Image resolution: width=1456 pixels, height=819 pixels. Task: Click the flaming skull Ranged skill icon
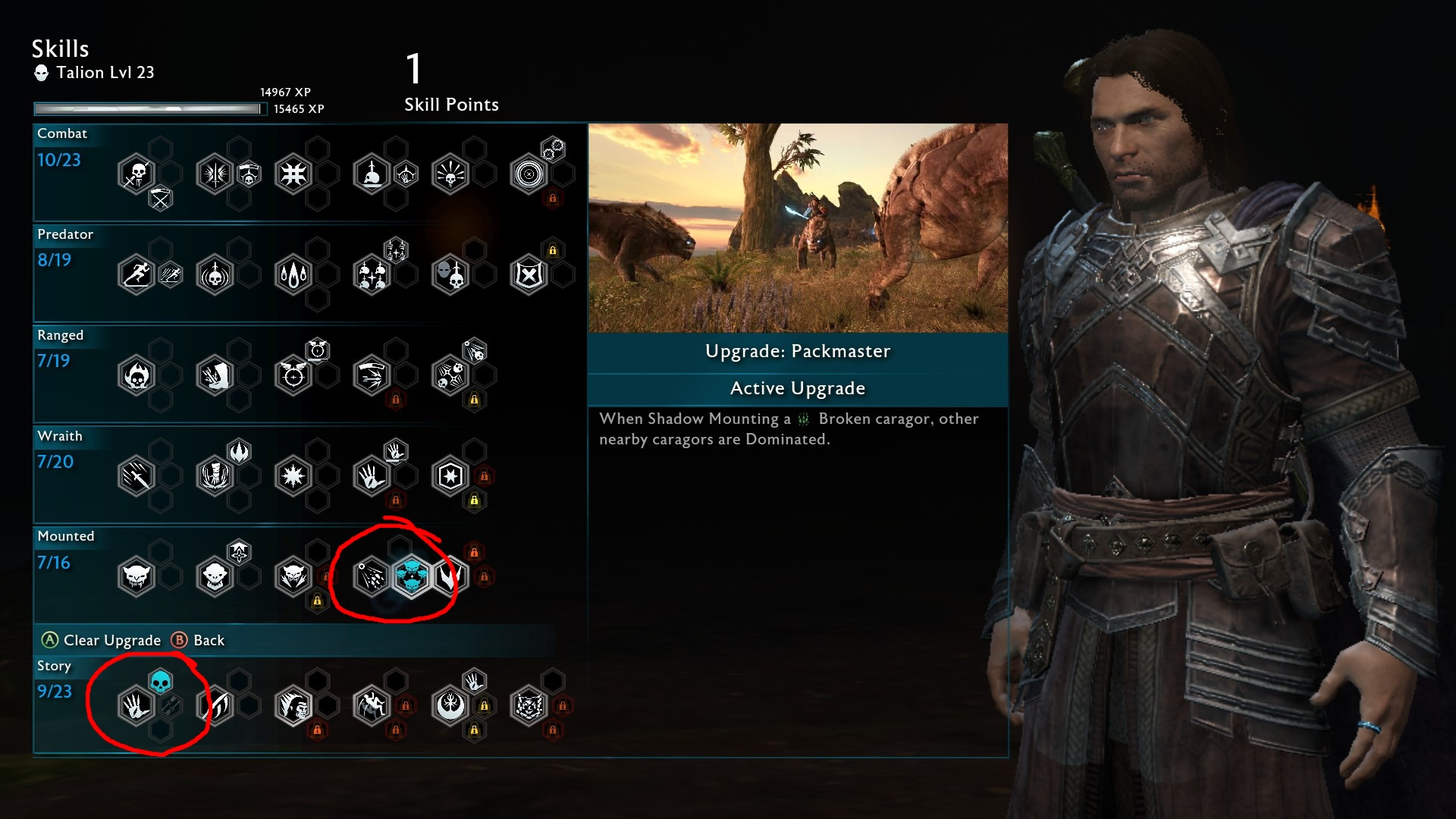137,375
